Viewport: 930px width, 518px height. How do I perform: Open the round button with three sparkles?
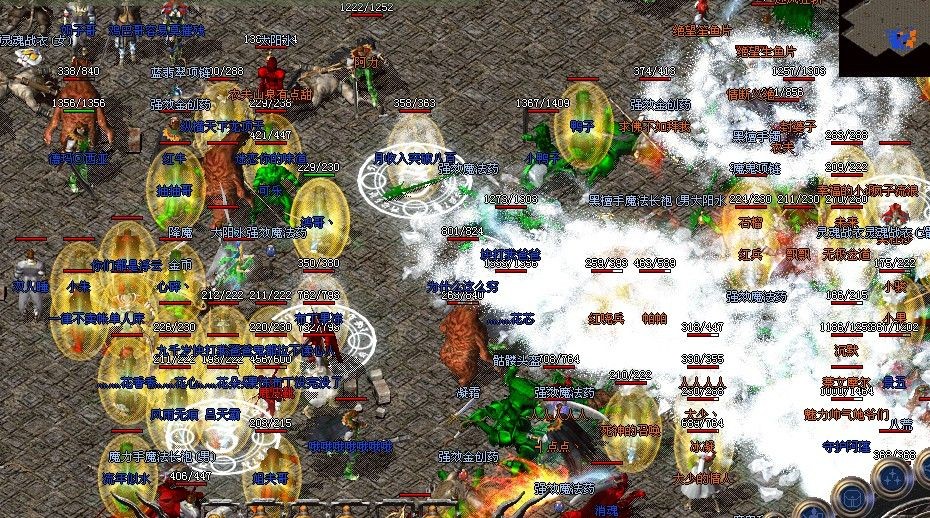point(892,479)
